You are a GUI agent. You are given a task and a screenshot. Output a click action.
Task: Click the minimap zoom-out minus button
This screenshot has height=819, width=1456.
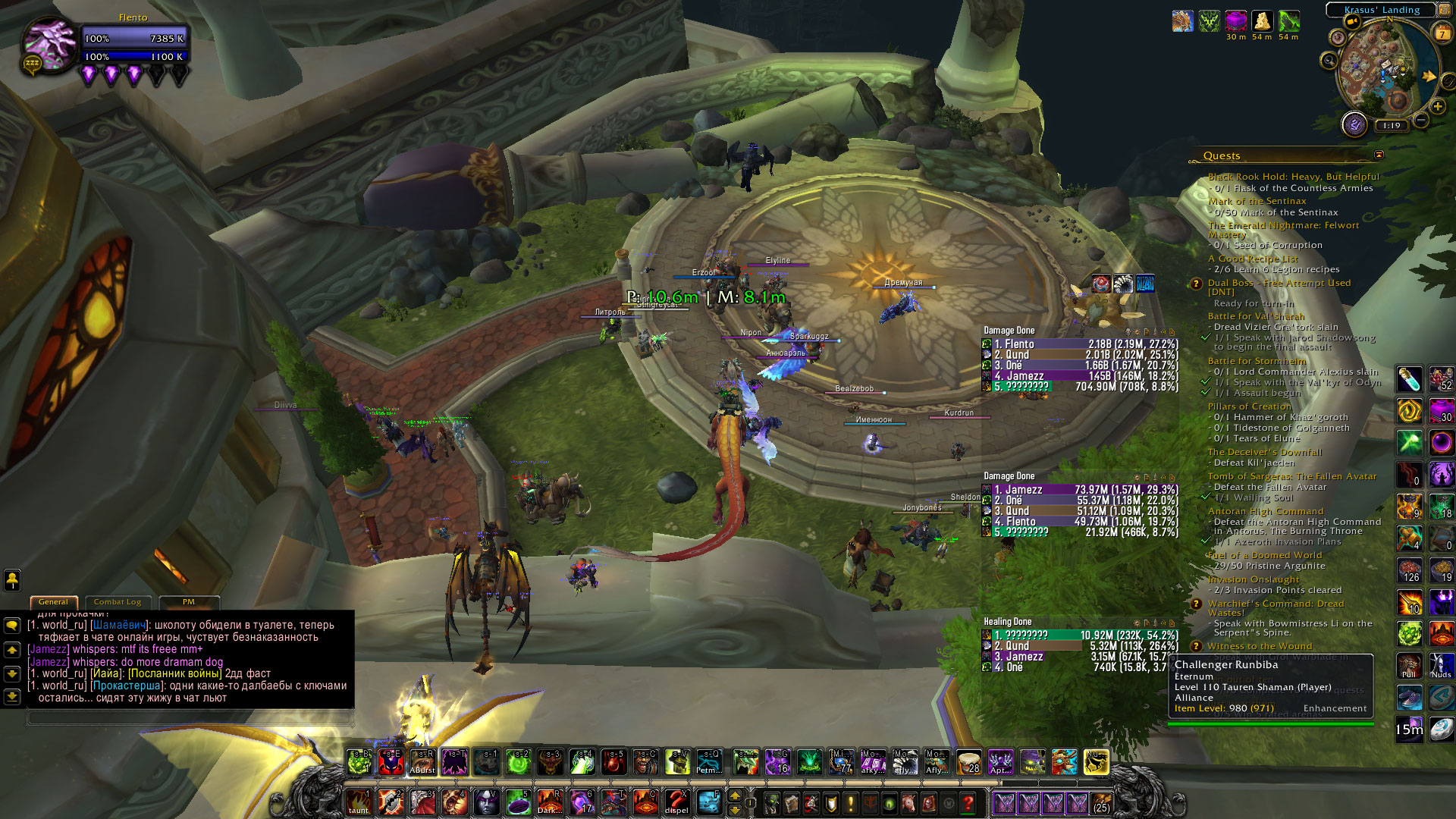click(1421, 120)
